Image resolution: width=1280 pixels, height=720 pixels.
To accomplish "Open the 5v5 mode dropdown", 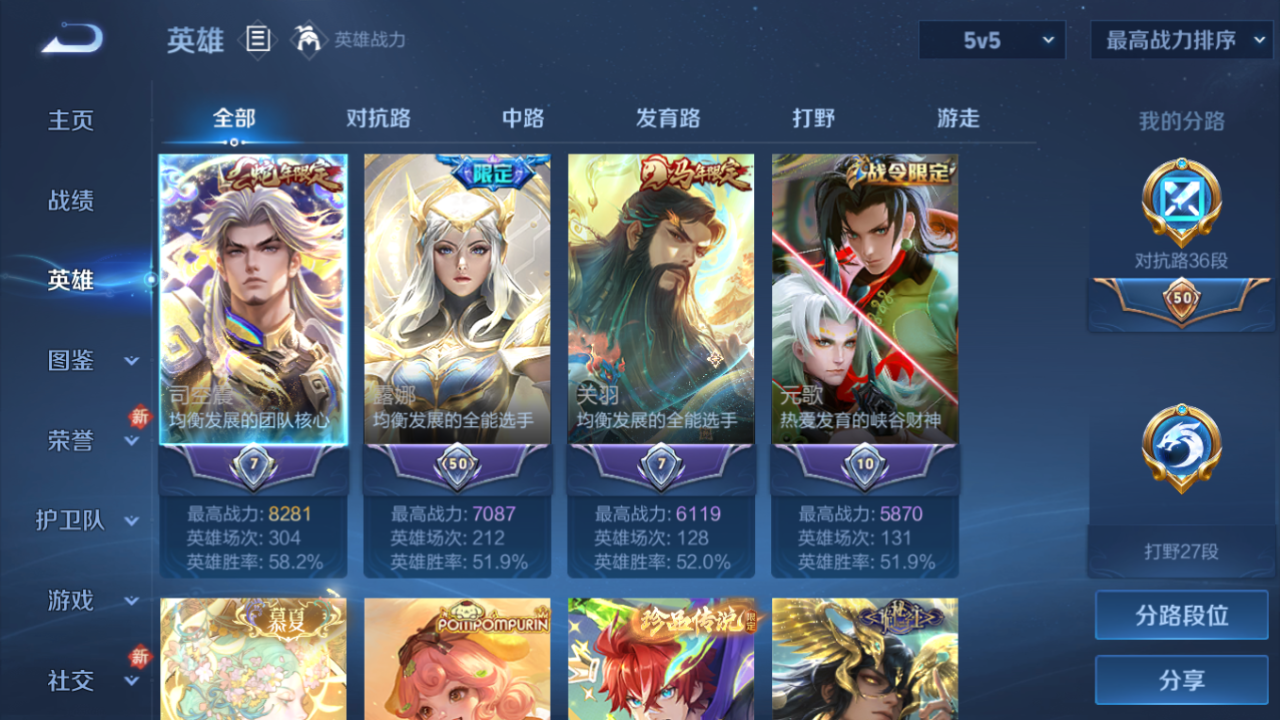I will click(x=991, y=40).
